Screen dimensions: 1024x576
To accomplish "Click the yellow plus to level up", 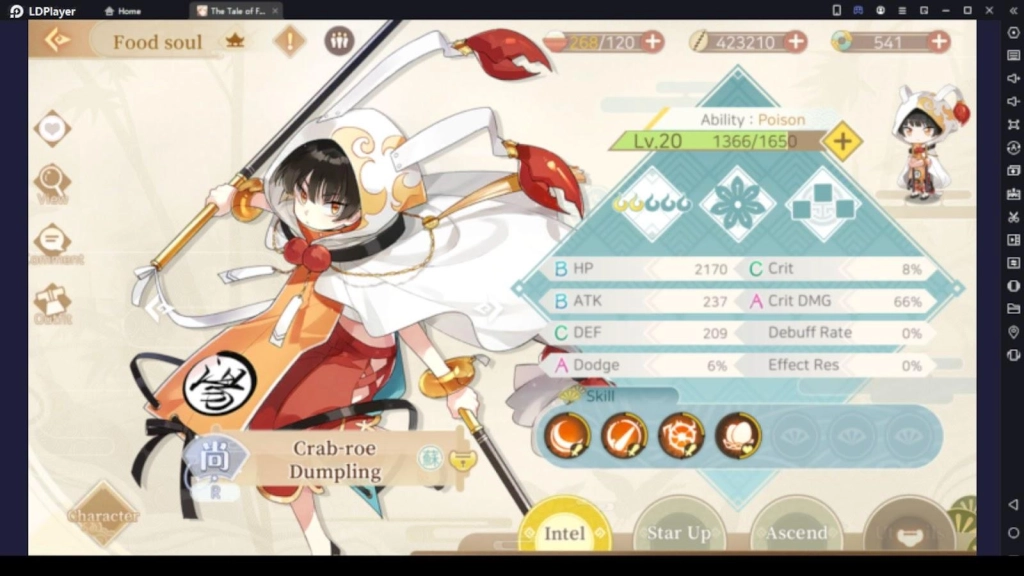I will click(x=842, y=141).
